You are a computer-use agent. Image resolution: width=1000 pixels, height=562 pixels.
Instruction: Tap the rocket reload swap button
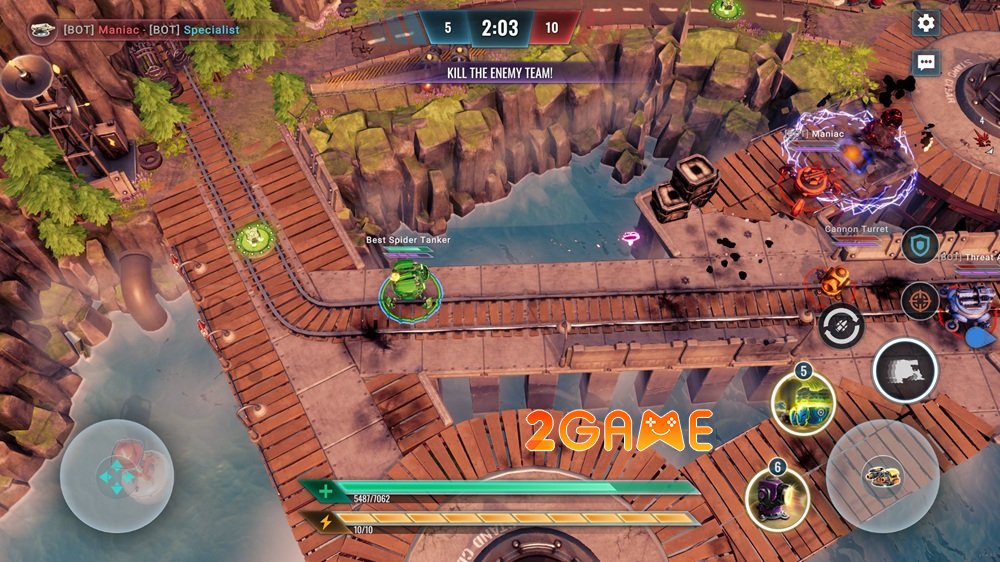(x=841, y=326)
